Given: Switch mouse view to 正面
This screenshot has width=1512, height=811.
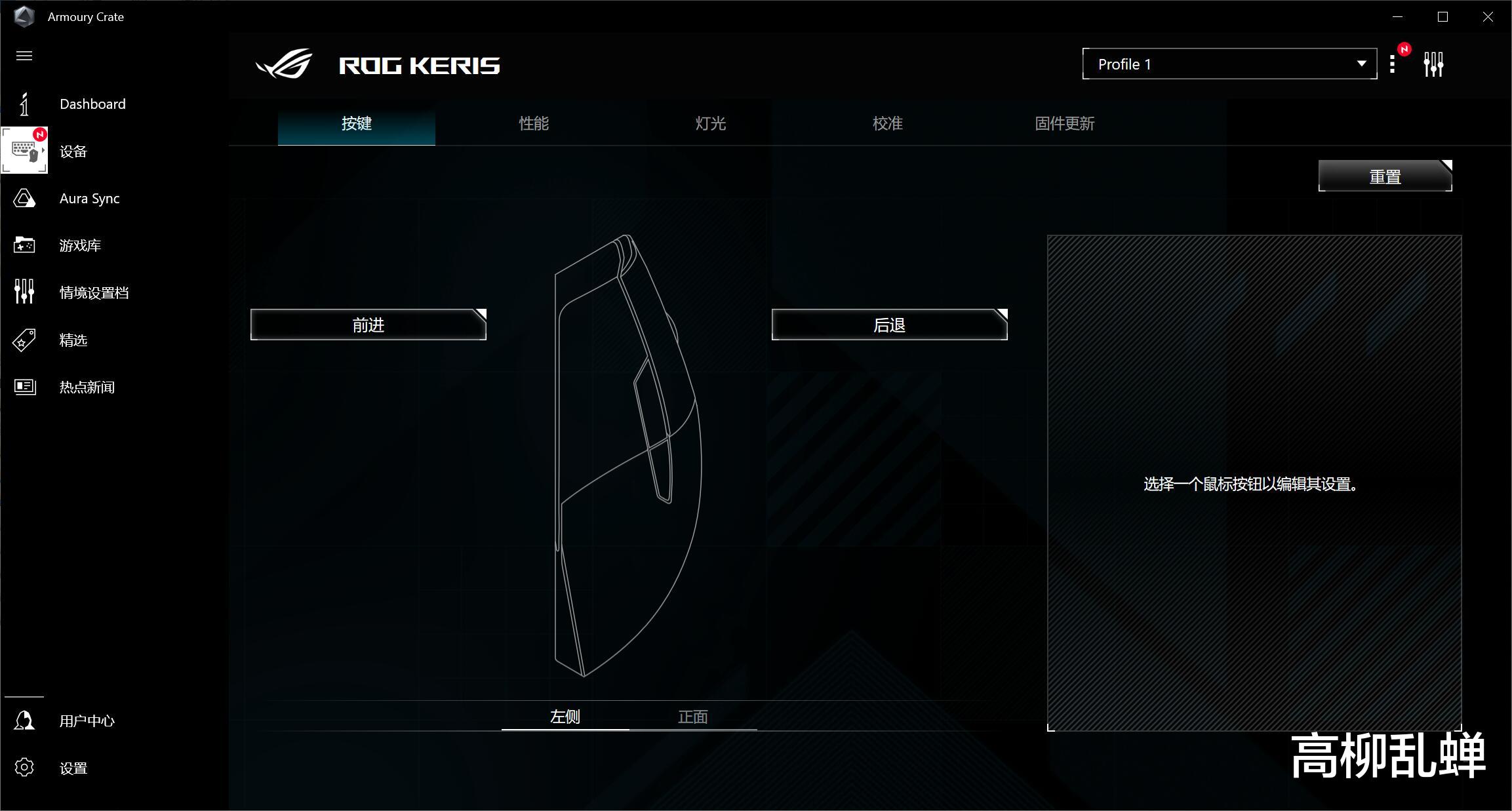Looking at the screenshot, I should [x=693, y=717].
